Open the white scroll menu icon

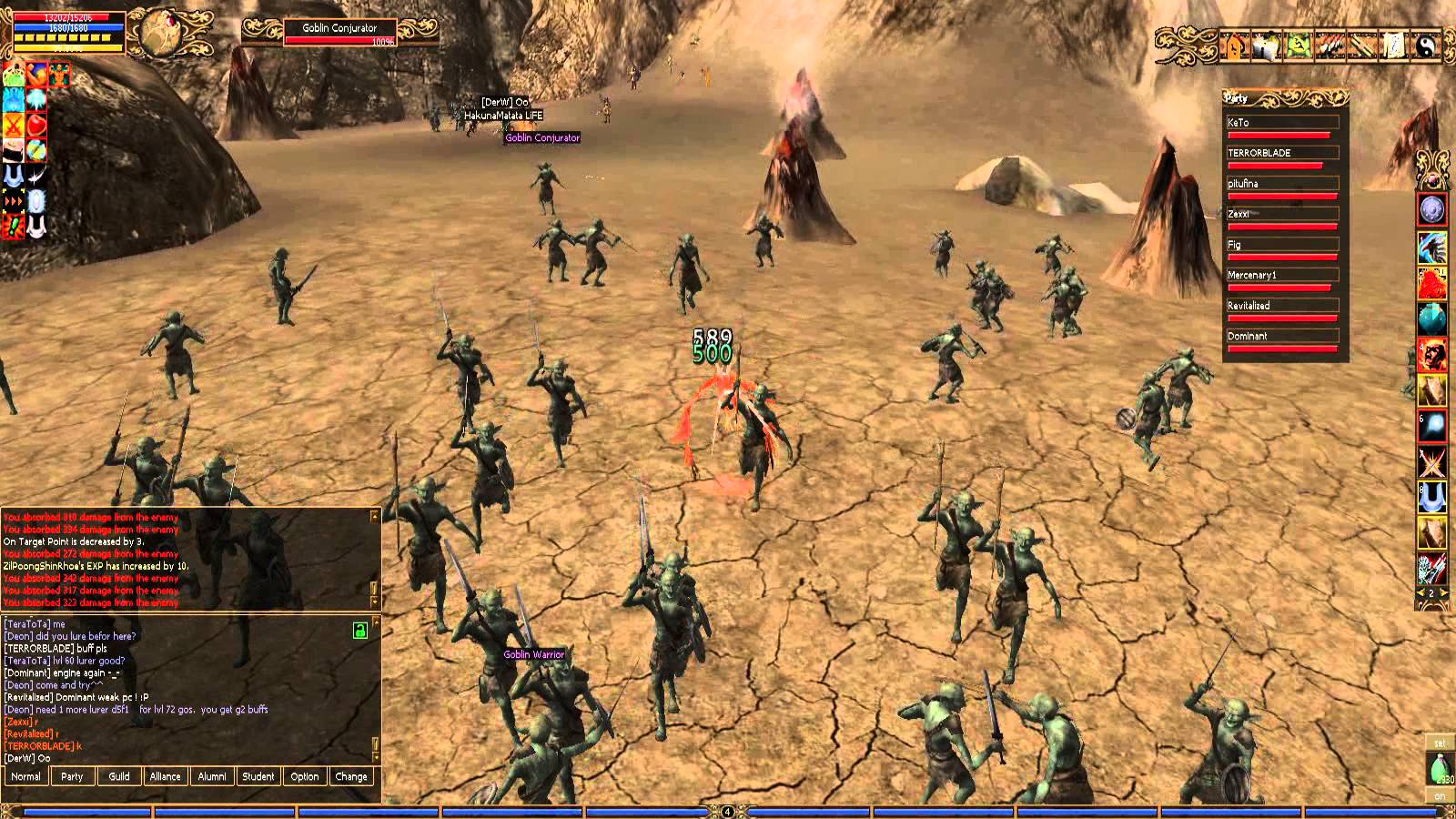tap(1393, 45)
